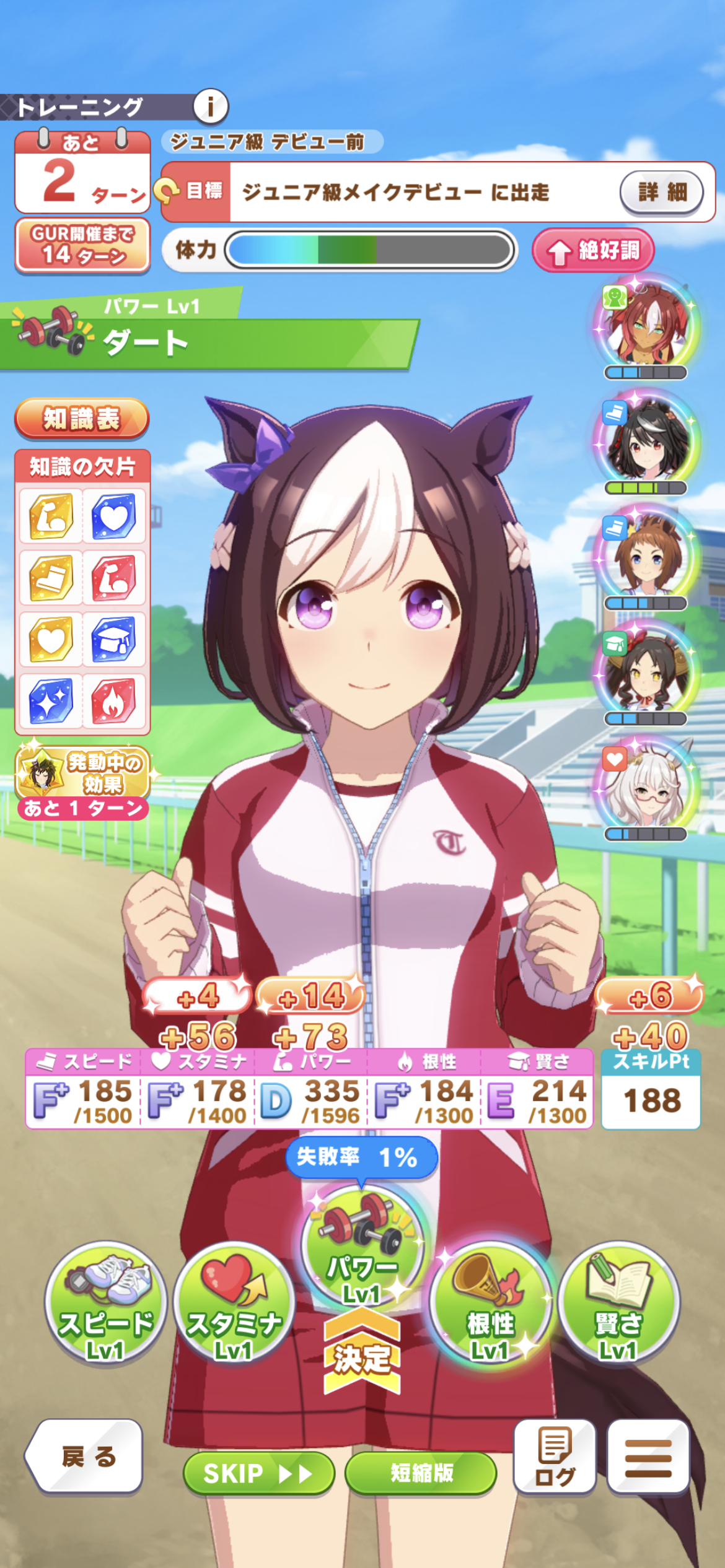Screen dimensions: 725x1568
Task: Toggle the 短縮版 shortened mode
Action: point(421,1473)
